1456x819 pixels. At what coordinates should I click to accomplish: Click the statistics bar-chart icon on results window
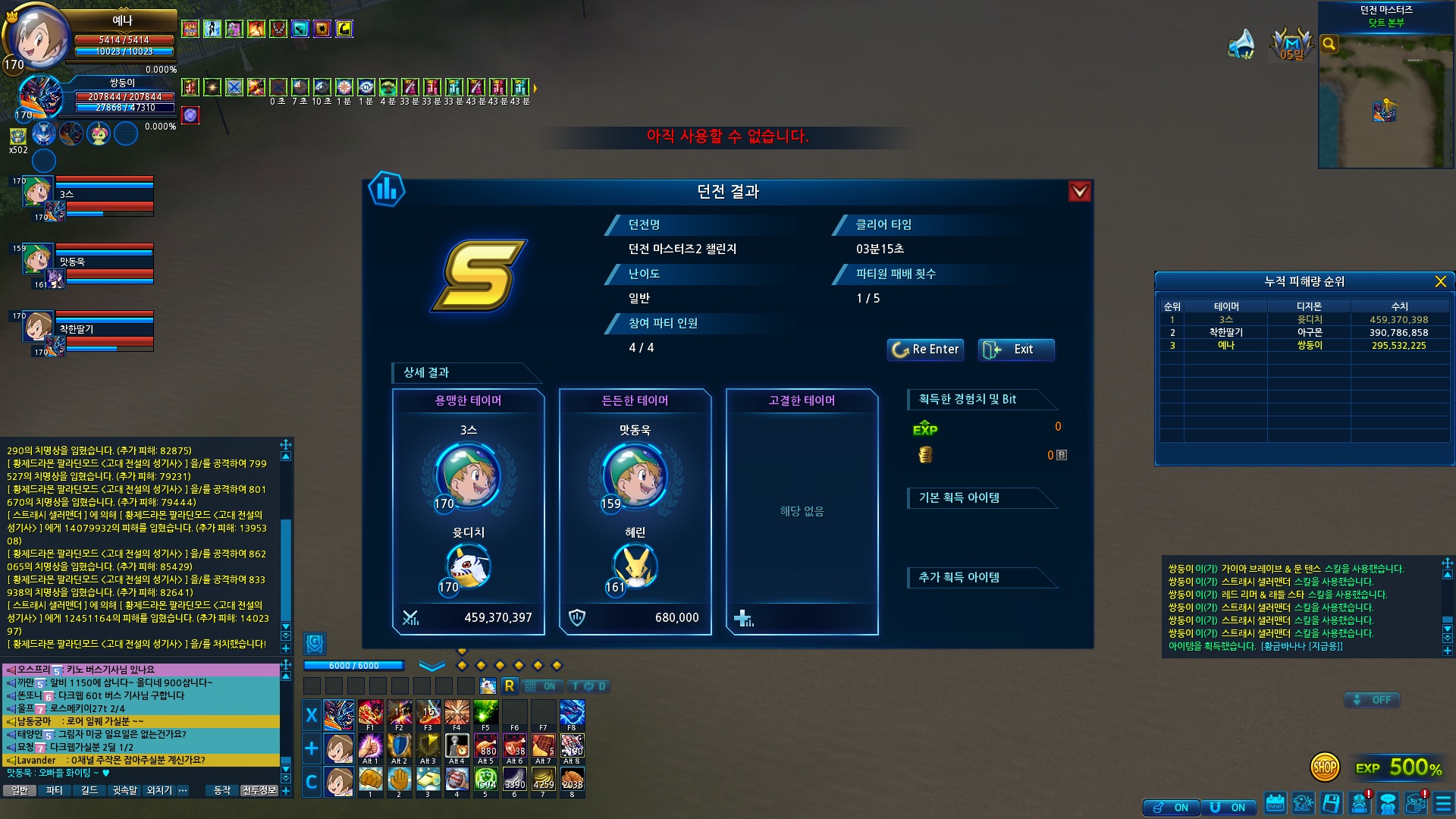pyautogui.click(x=386, y=189)
